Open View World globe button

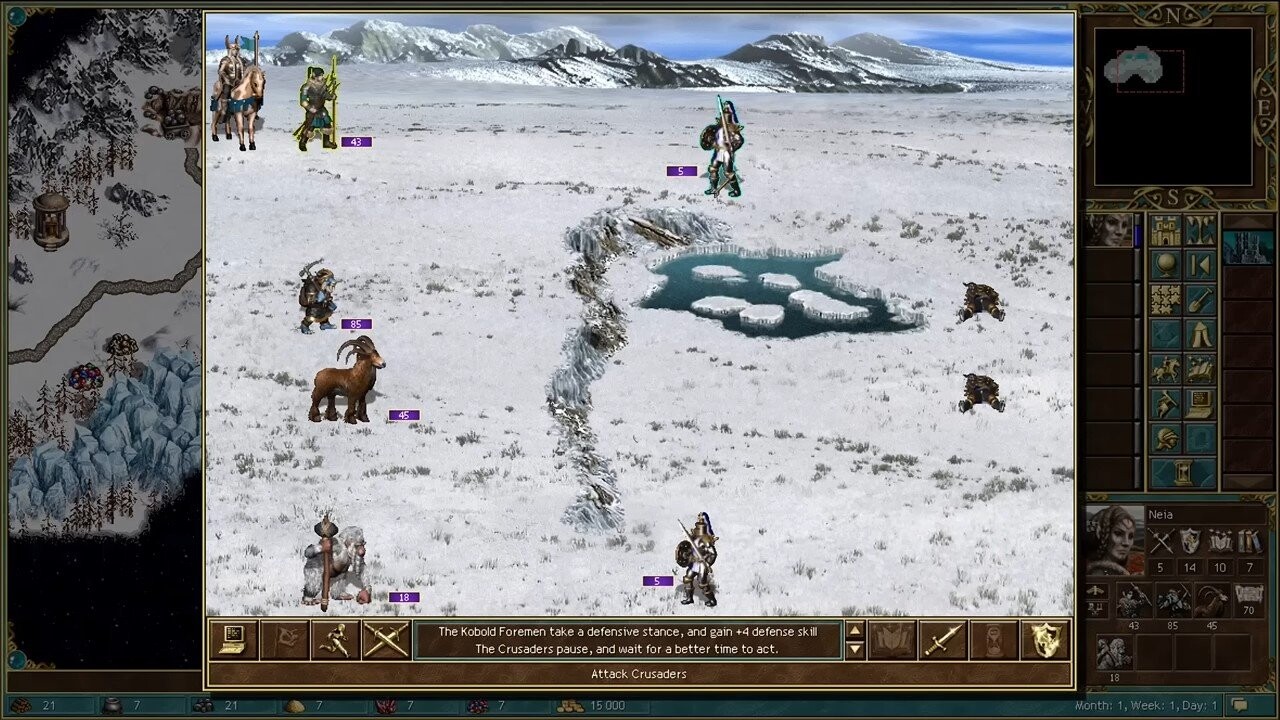tap(1165, 265)
